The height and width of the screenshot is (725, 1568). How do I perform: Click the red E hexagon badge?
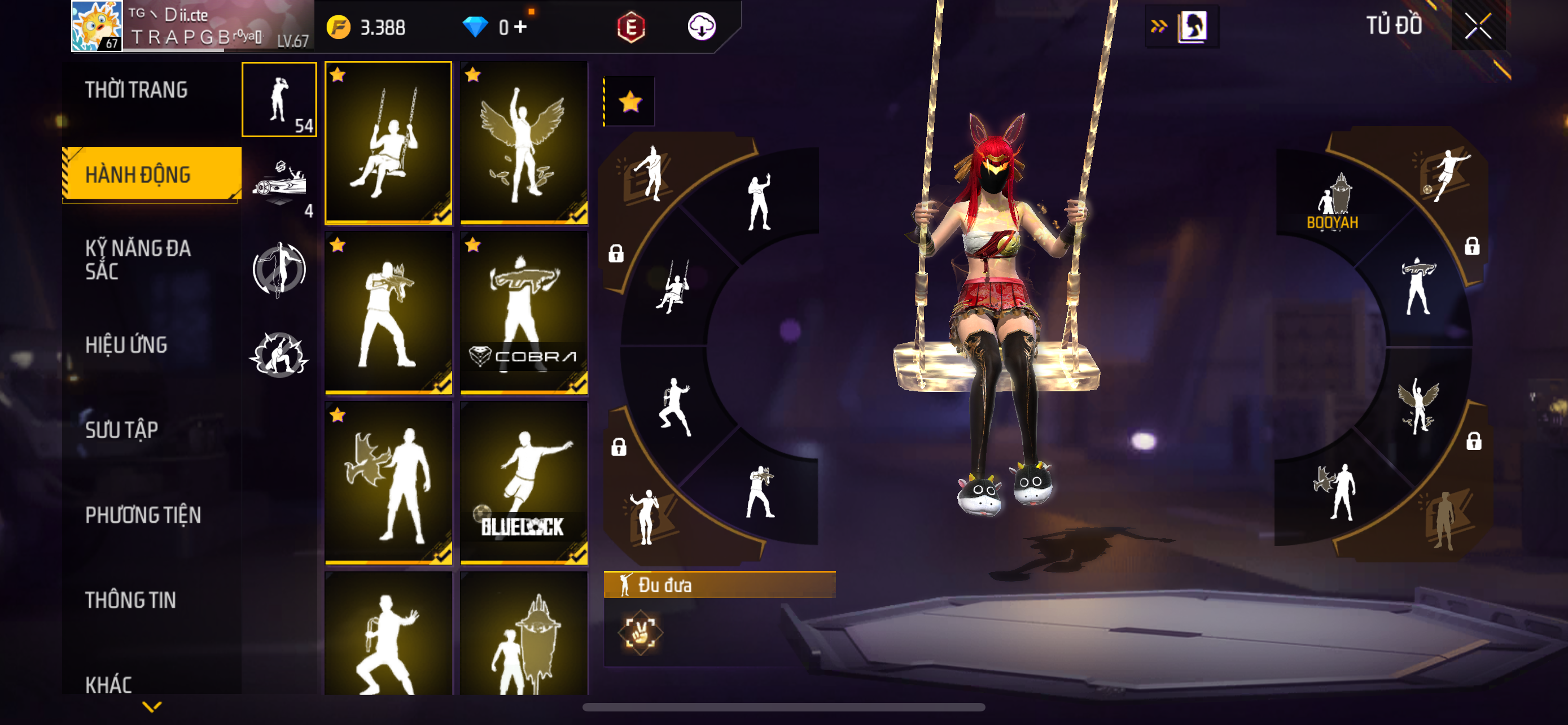[x=631, y=27]
